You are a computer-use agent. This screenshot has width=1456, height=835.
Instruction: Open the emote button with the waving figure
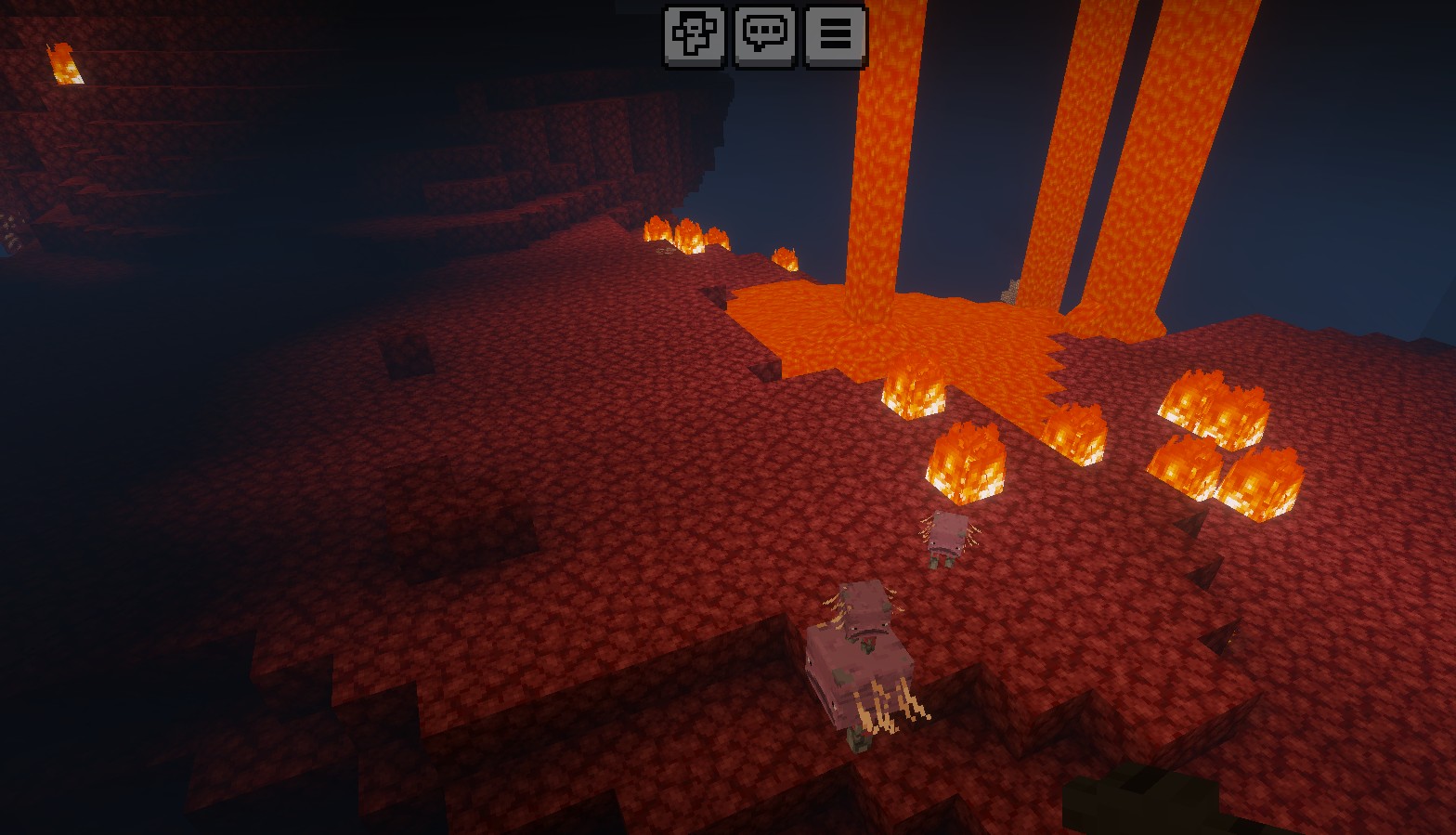tap(694, 36)
